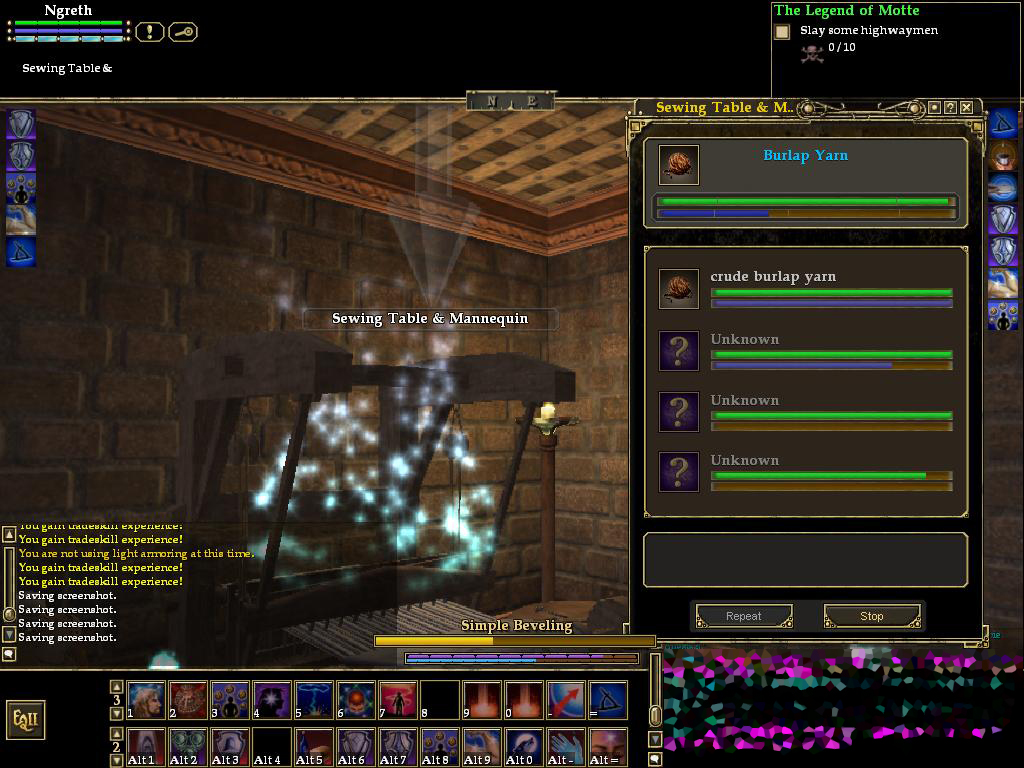The width and height of the screenshot is (1024, 768).
Task: Close the Sewing Table window
Action: click(x=966, y=107)
